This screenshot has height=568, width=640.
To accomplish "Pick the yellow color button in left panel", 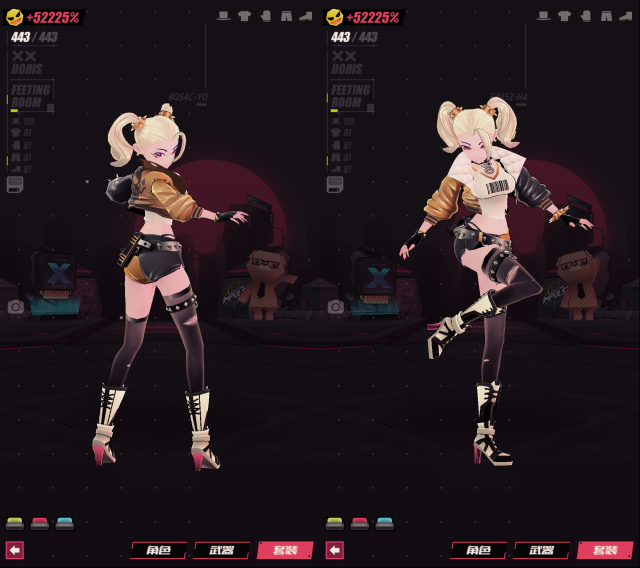I will pos(15,523).
